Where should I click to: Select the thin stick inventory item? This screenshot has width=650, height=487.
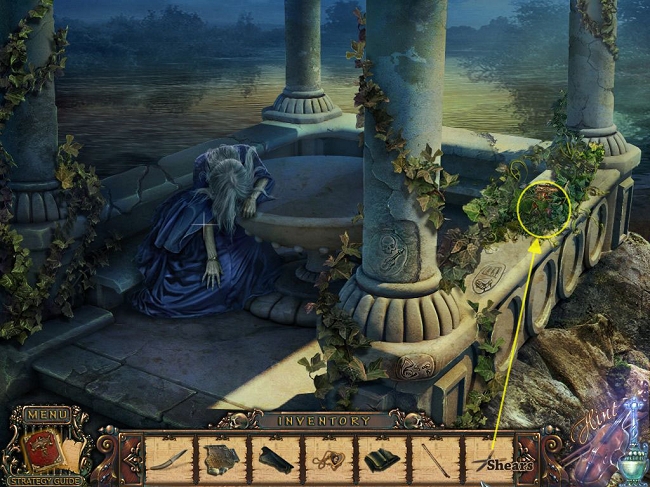point(436,459)
